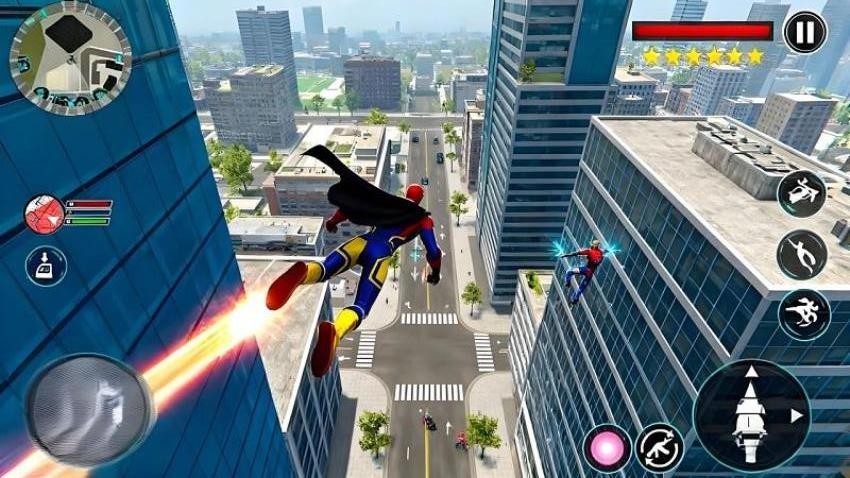The height and width of the screenshot is (478, 850).
Task: Open the circular city minimap
Action: tap(70, 58)
